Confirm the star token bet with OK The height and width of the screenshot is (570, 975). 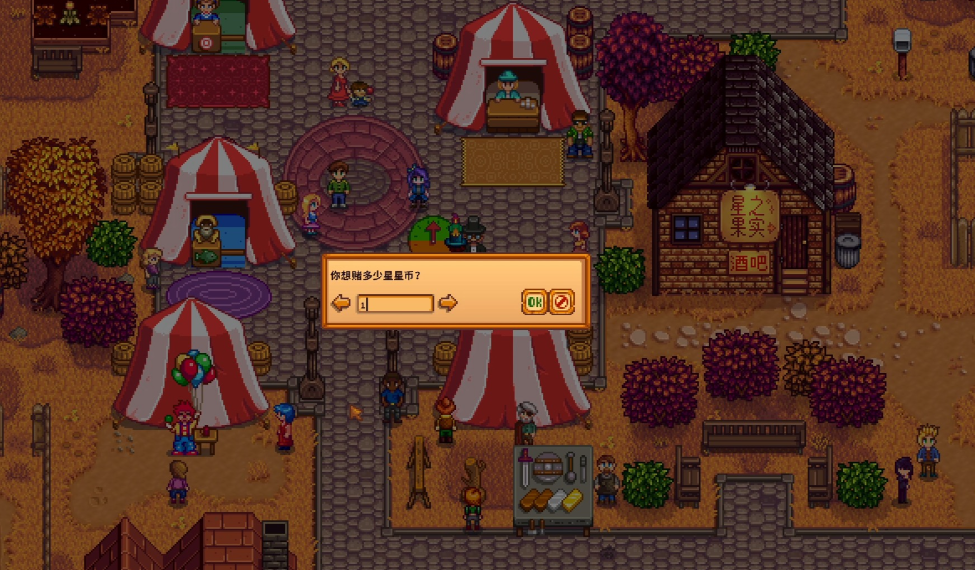(534, 302)
